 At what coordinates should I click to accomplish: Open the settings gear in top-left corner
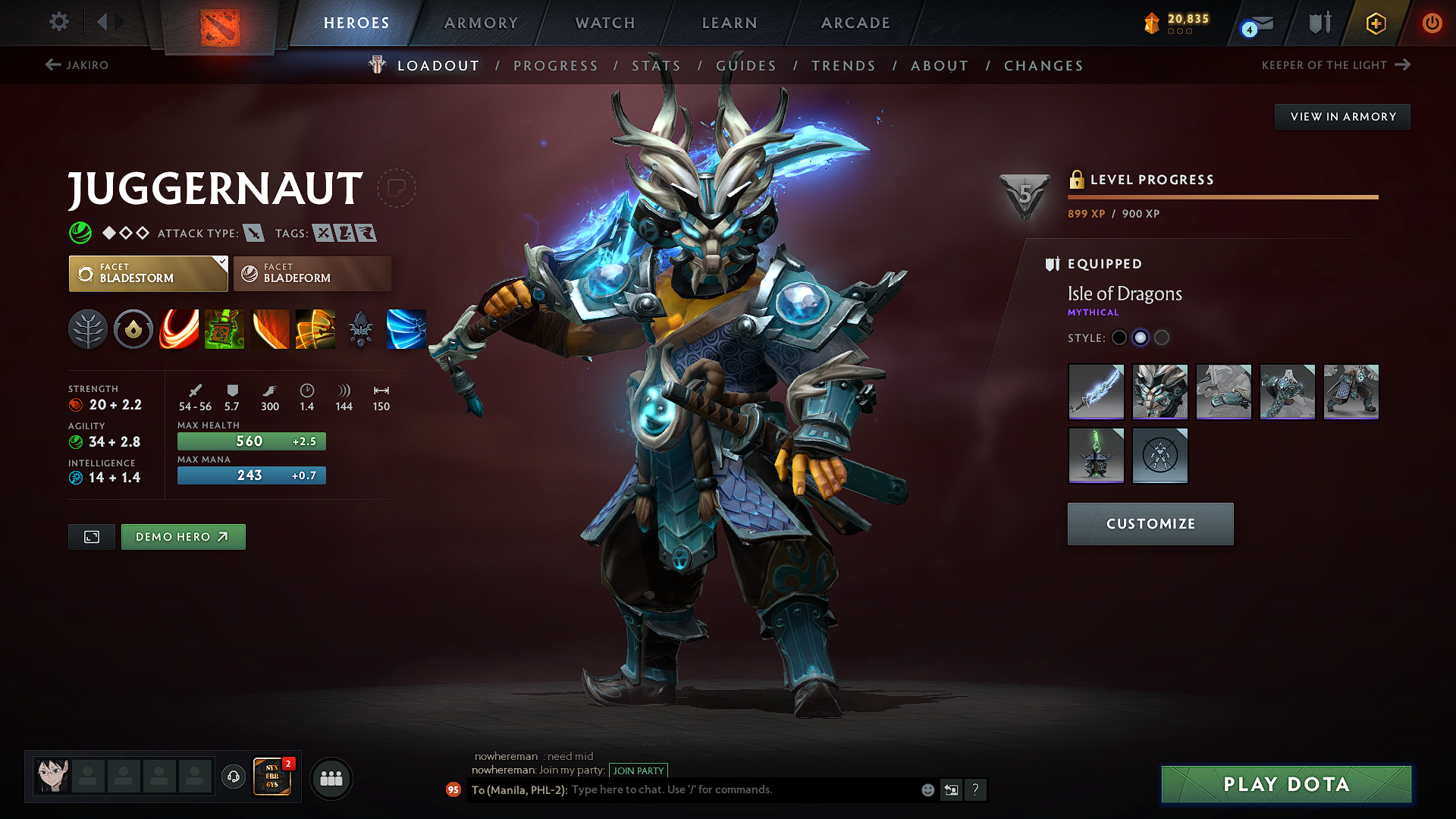tap(58, 22)
